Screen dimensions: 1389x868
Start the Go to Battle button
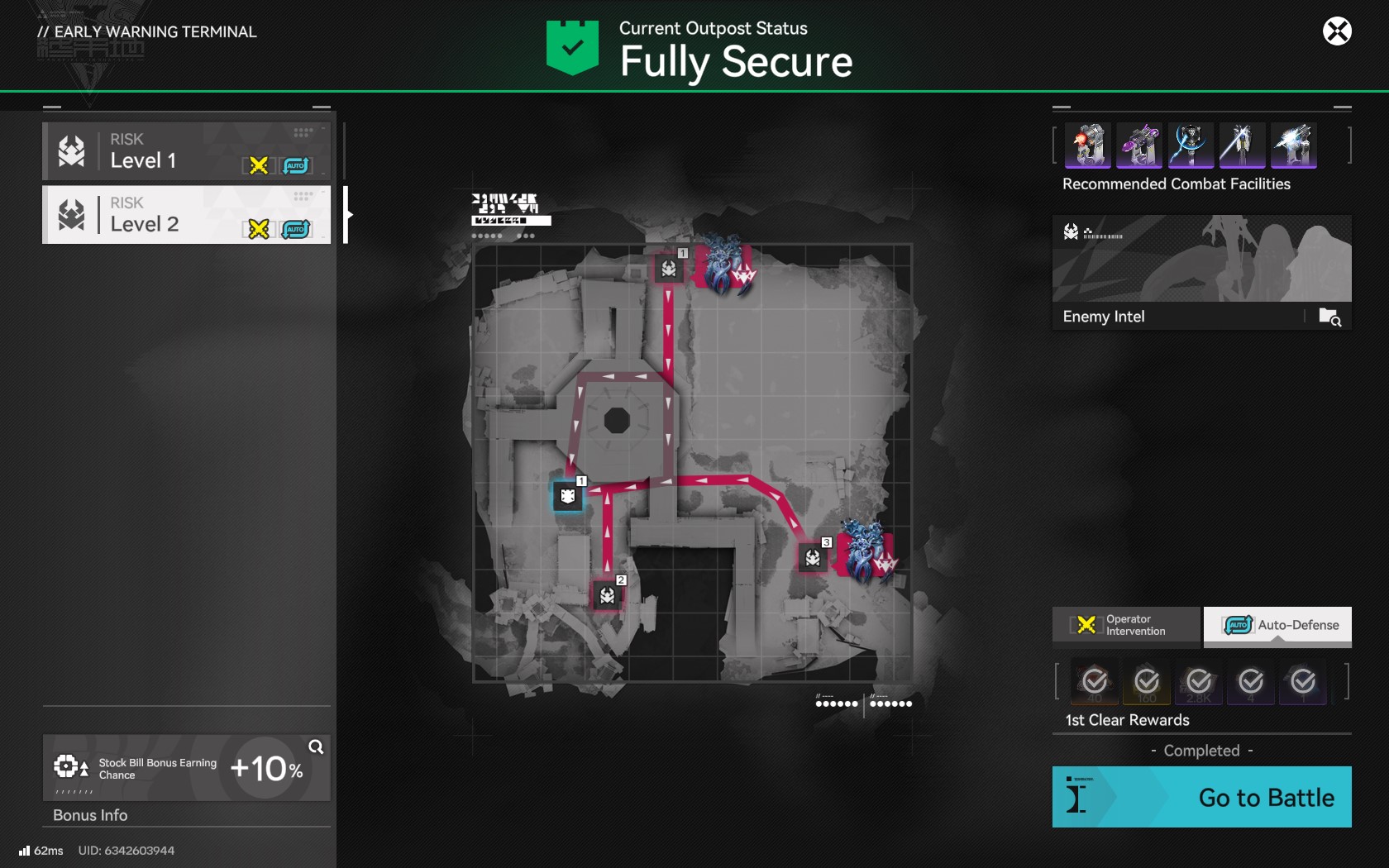coord(1201,797)
